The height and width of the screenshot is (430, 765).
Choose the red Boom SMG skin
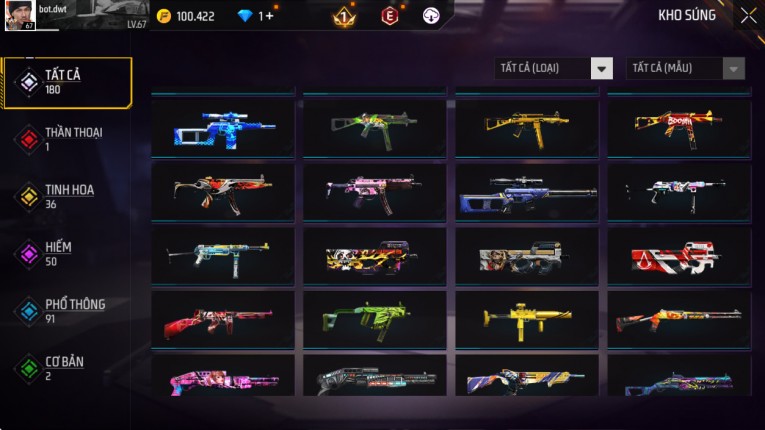[679, 125]
